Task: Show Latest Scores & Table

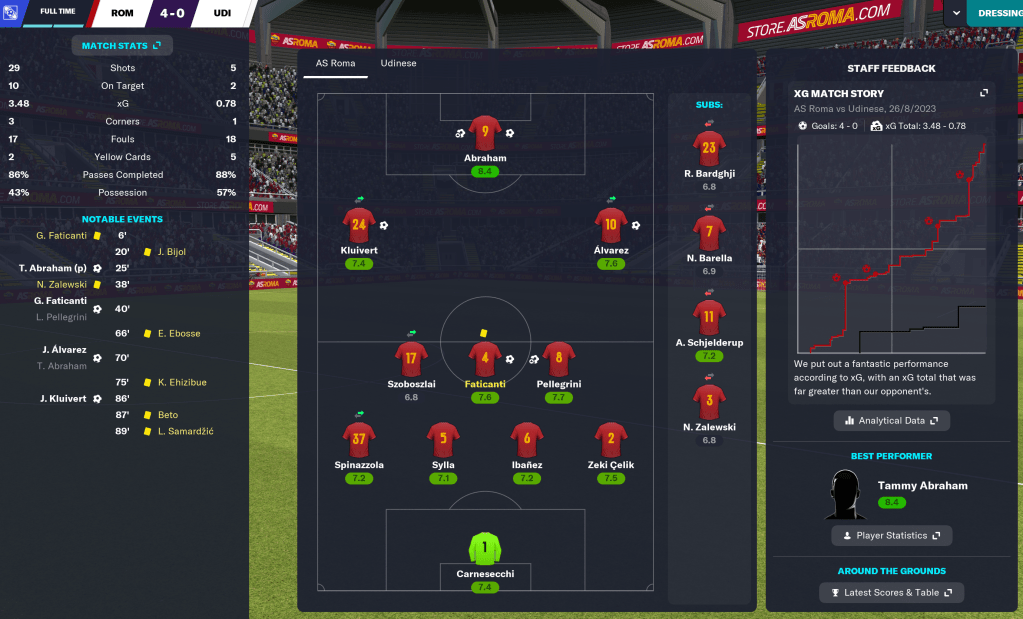Action: click(x=891, y=593)
